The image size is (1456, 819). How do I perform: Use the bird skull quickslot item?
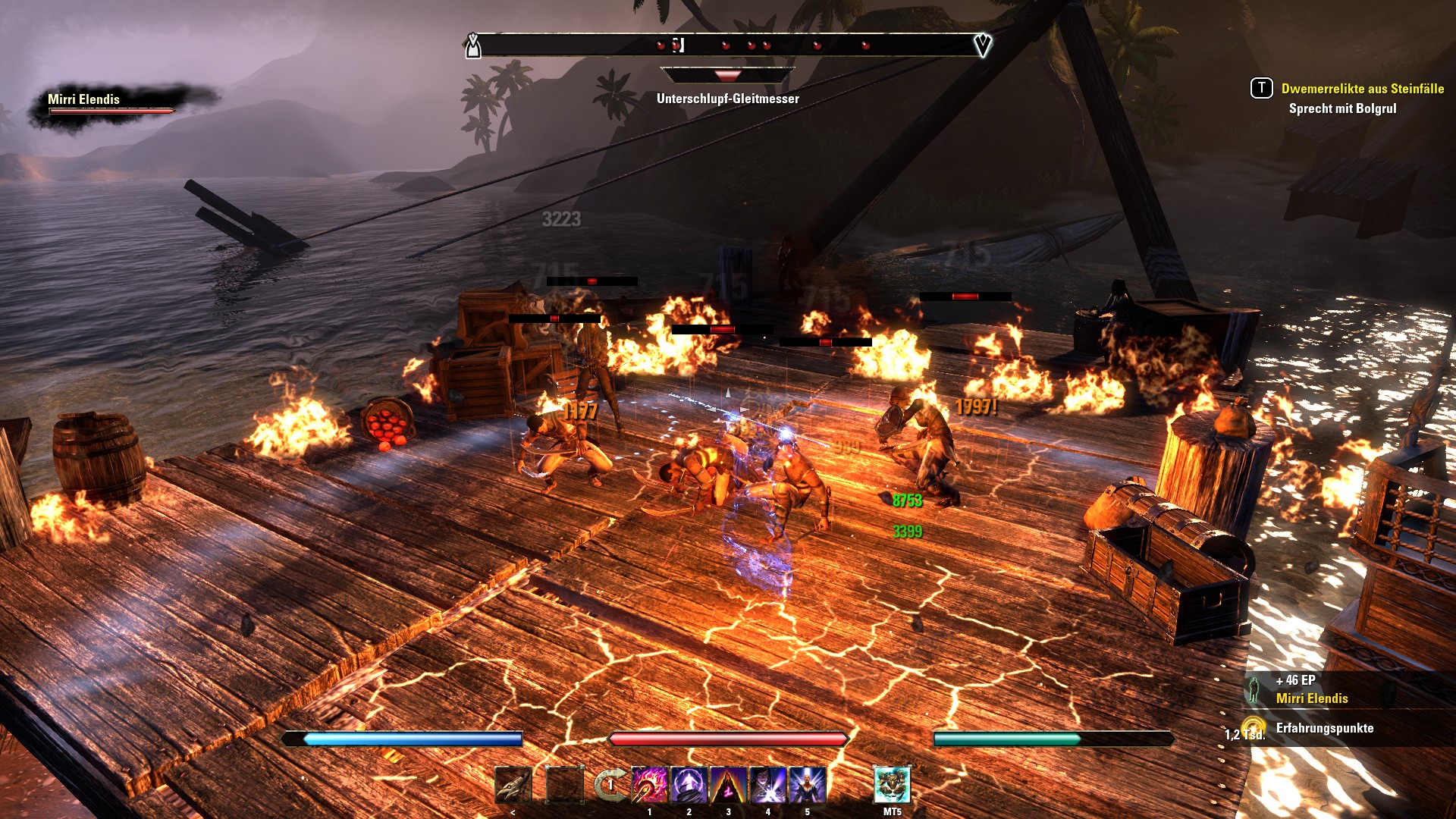click(513, 785)
